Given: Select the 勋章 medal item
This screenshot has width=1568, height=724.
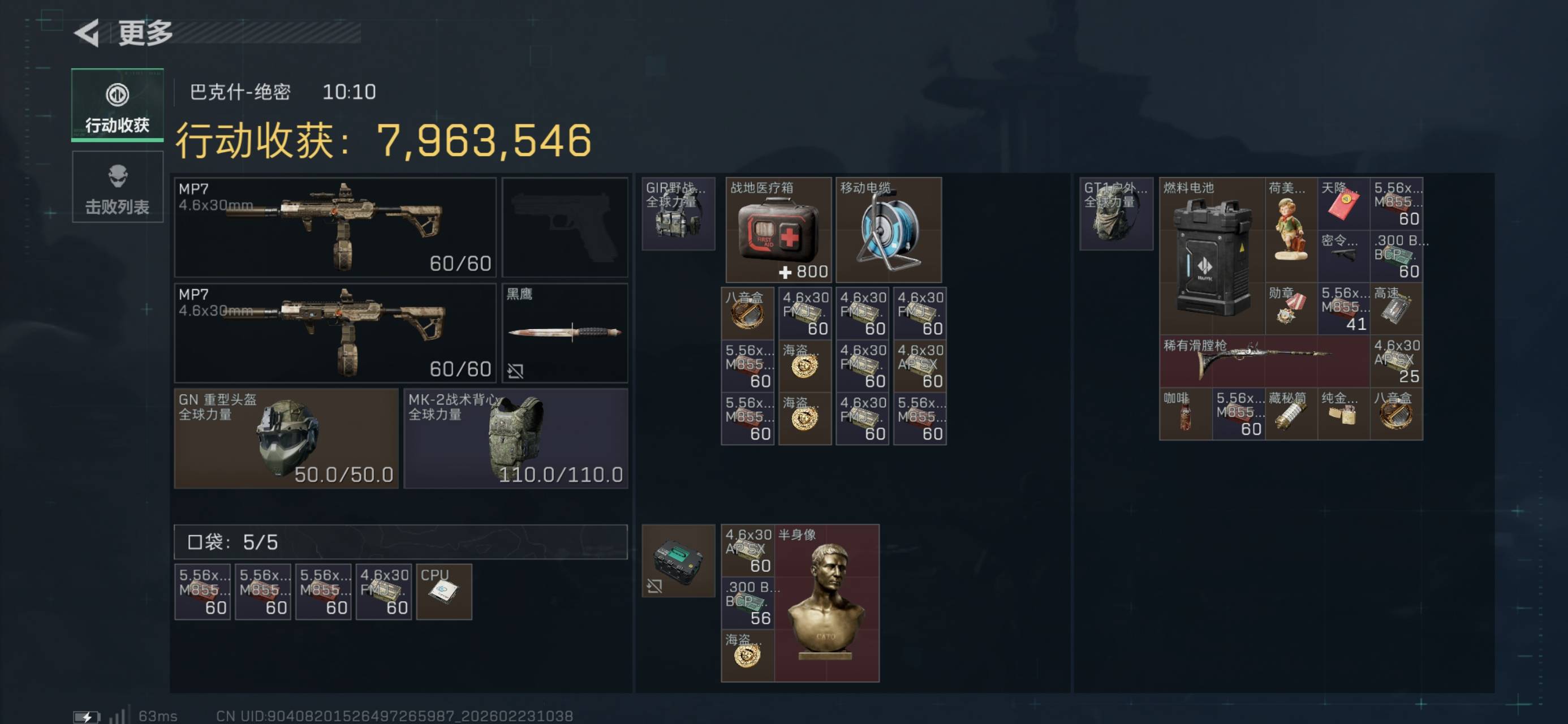Looking at the screenshot, I should [1291, 308].
